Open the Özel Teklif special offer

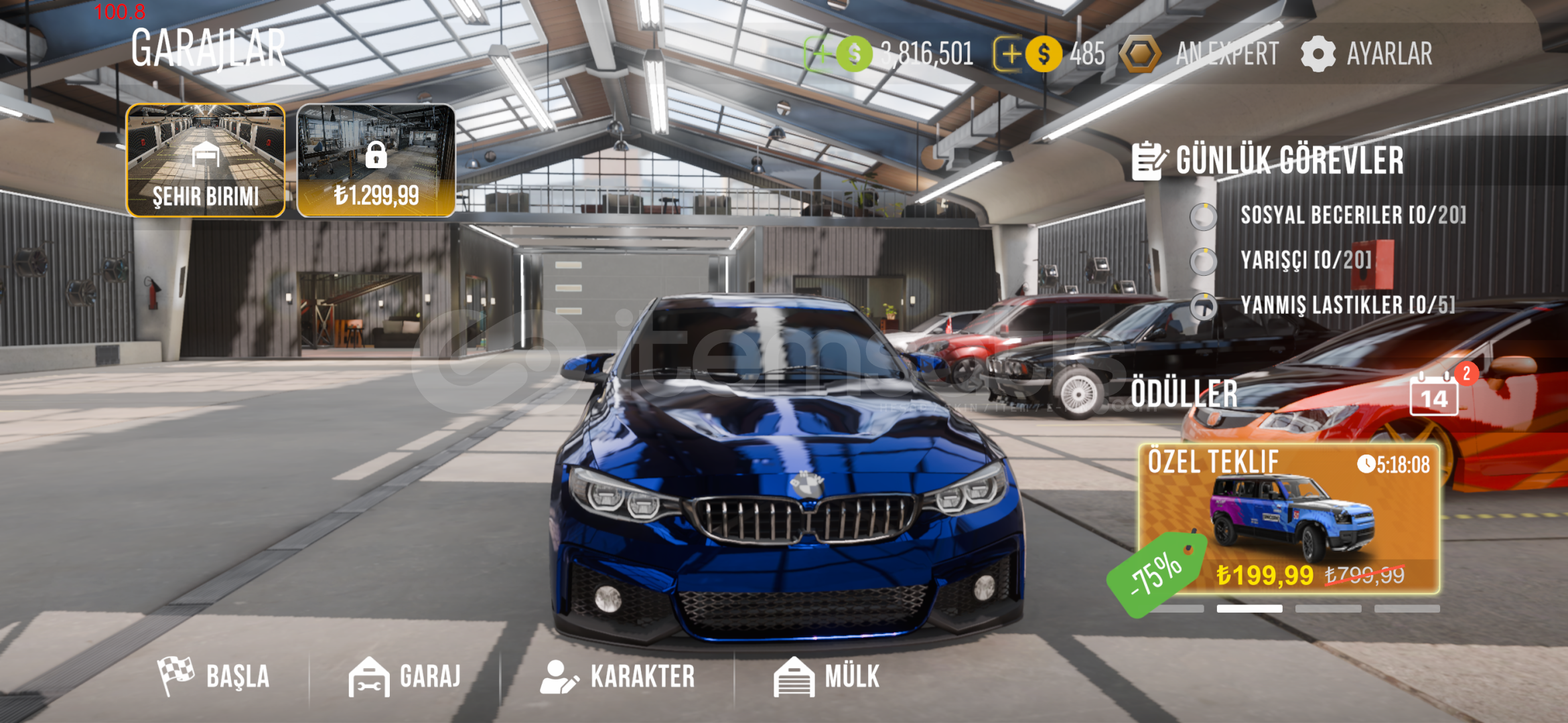1289,519
